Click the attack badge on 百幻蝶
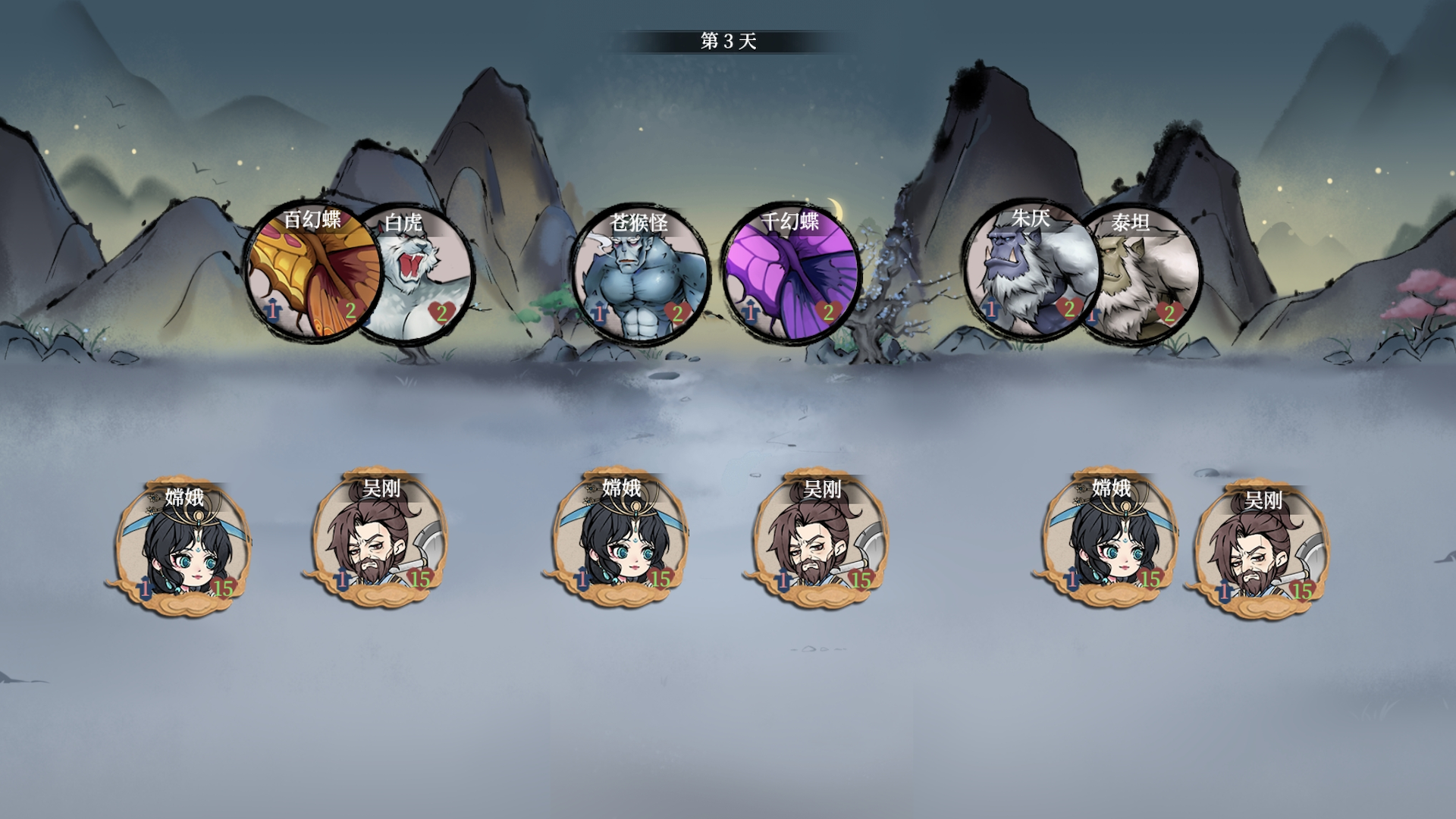Image resolution: width=1456 pixels, height=819 pixels. pos(271,311)
